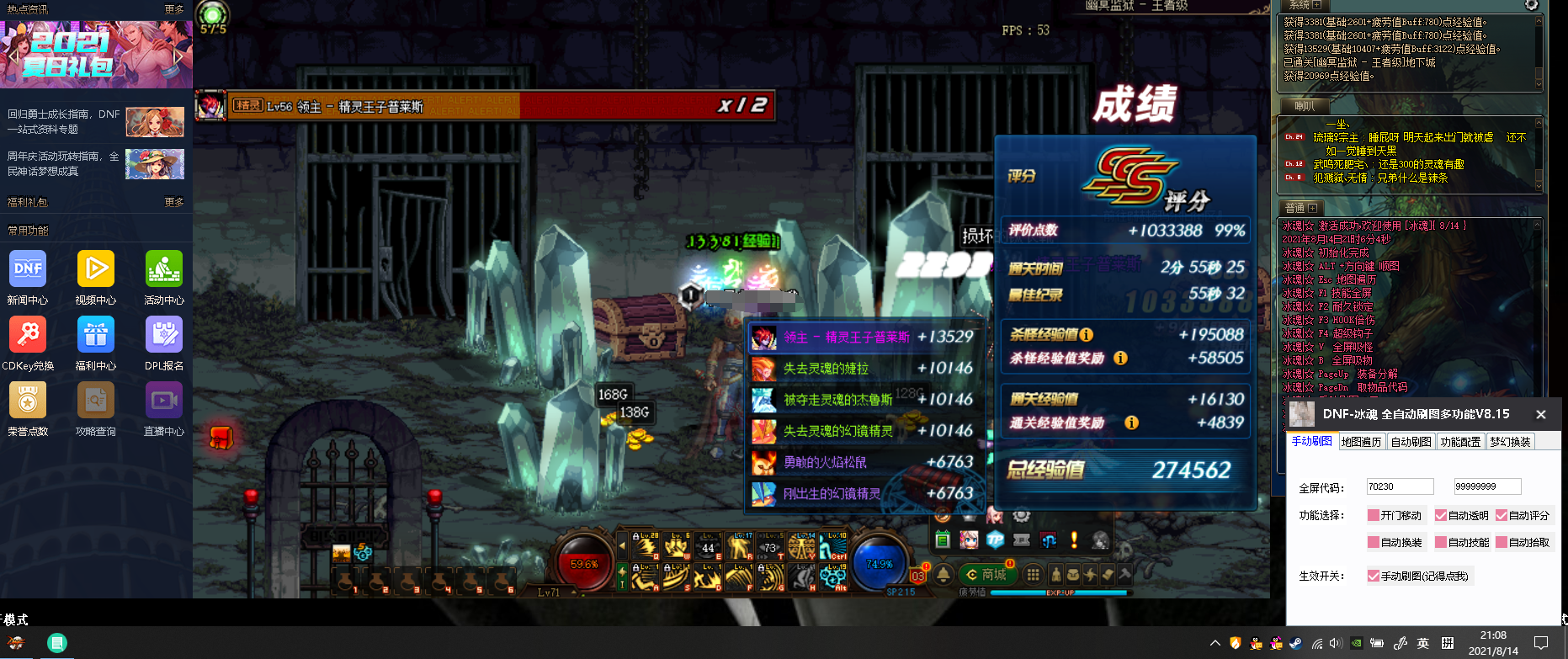
Task: Toggle the 自动拾取 checkbox
Action: 1502,543
